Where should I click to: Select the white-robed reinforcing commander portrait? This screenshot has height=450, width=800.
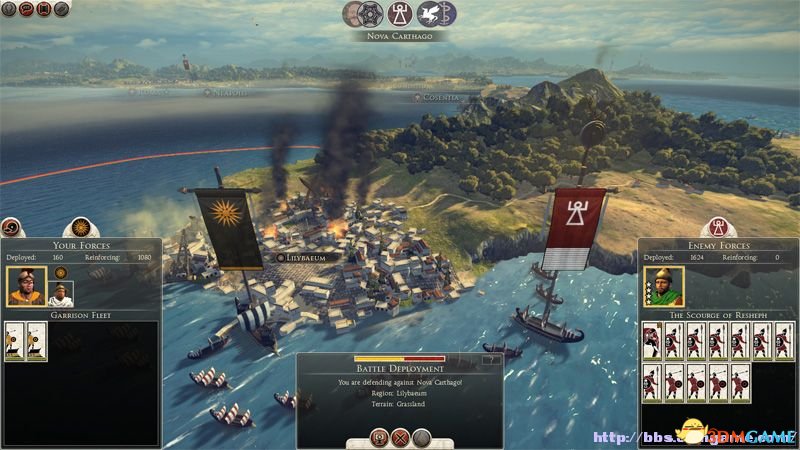click(60, 294)
